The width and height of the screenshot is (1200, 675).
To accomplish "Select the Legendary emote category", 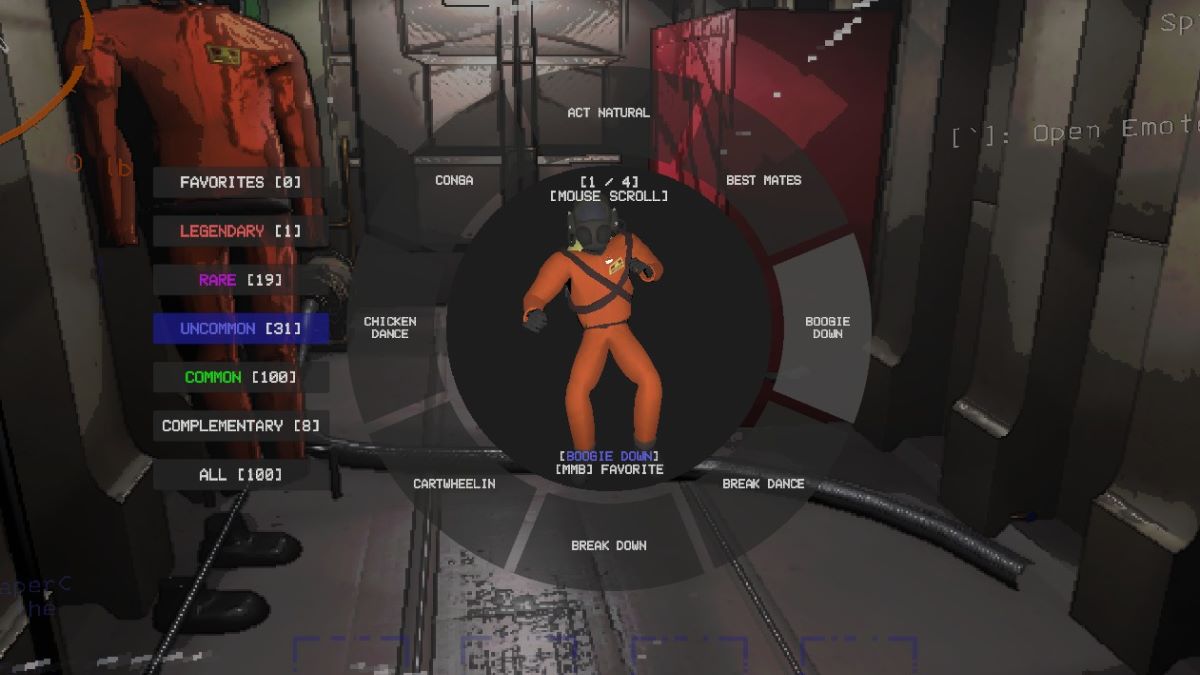I will [x=240, y=231].
